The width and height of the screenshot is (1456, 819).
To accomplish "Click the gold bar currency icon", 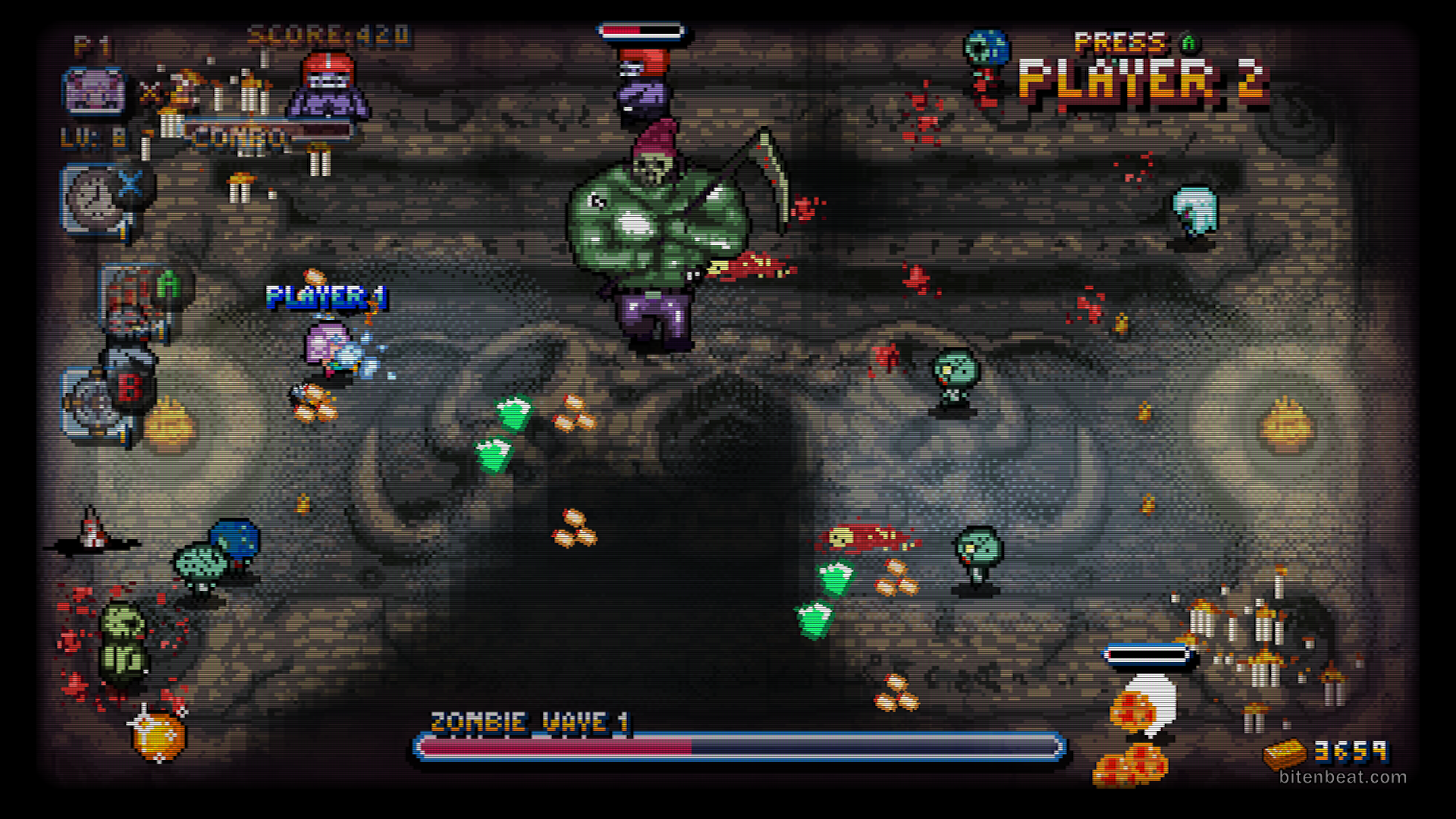I will click(x=1285, y=753).
